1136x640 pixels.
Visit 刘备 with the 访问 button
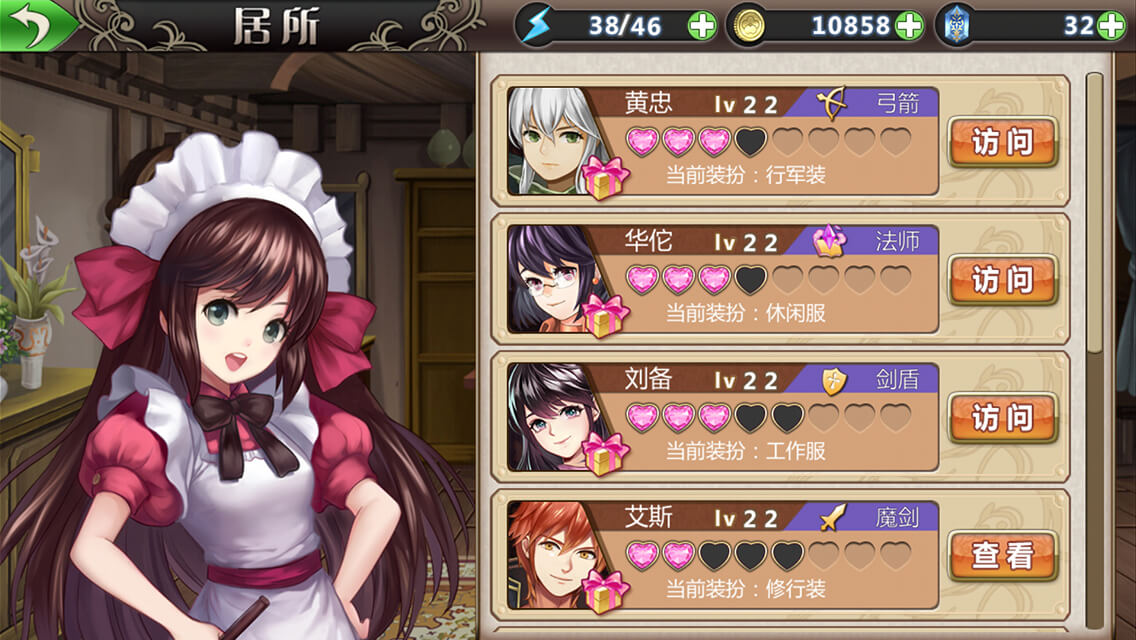pos(1002,417)
